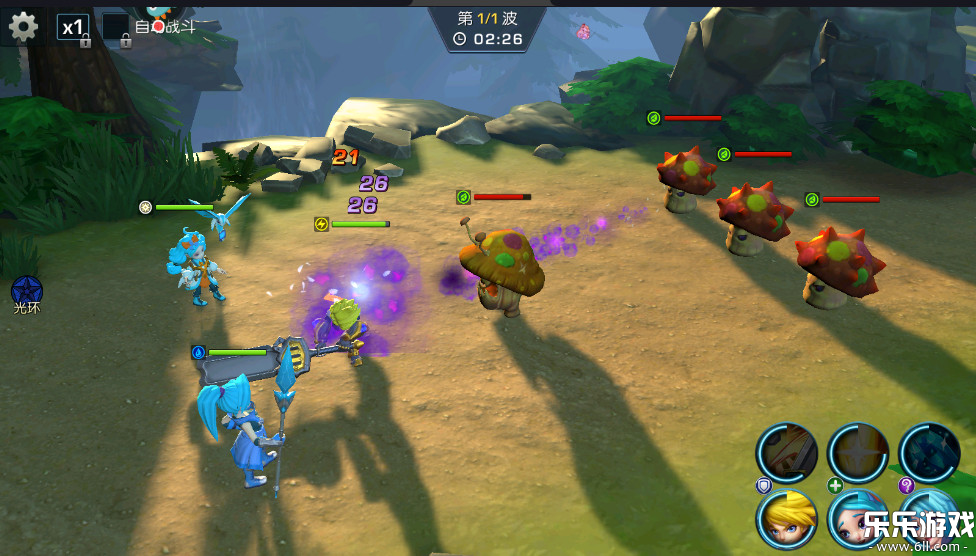Enable the auto battle (自动战斗) checkbox

click(x=116, y=27)
